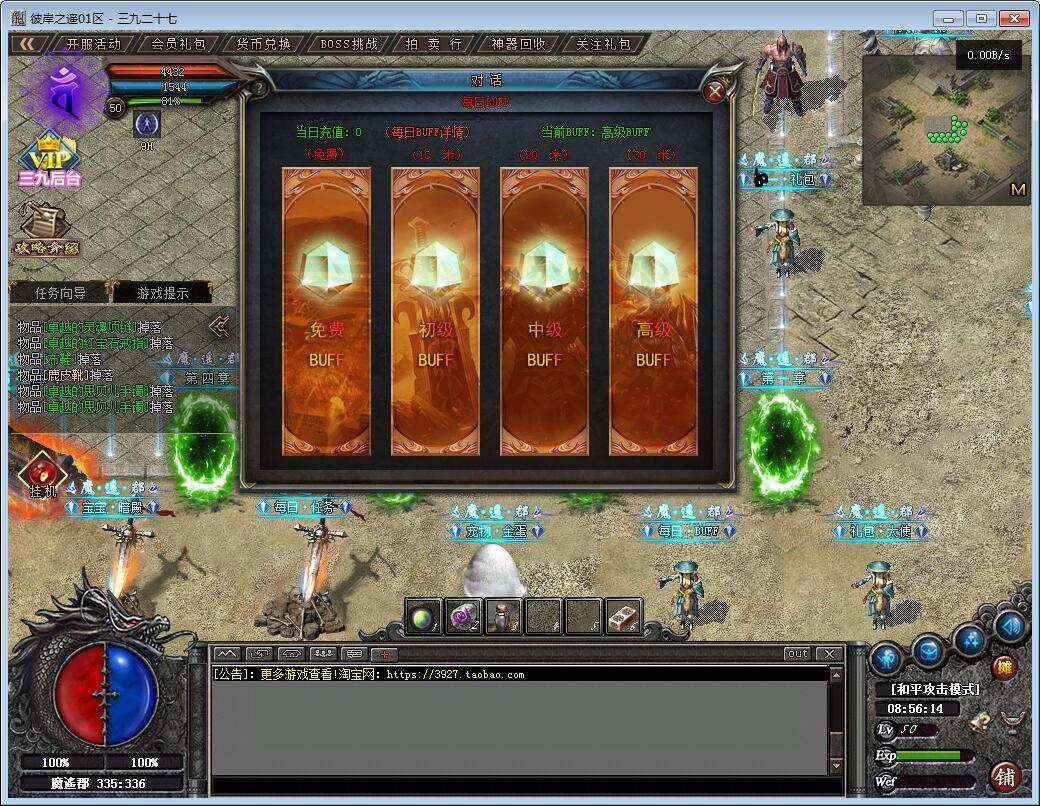The height and width of the screenshot is (806, 1040).
Task: Toggle 挂机 auto-battle button
Action: (42, 474)
